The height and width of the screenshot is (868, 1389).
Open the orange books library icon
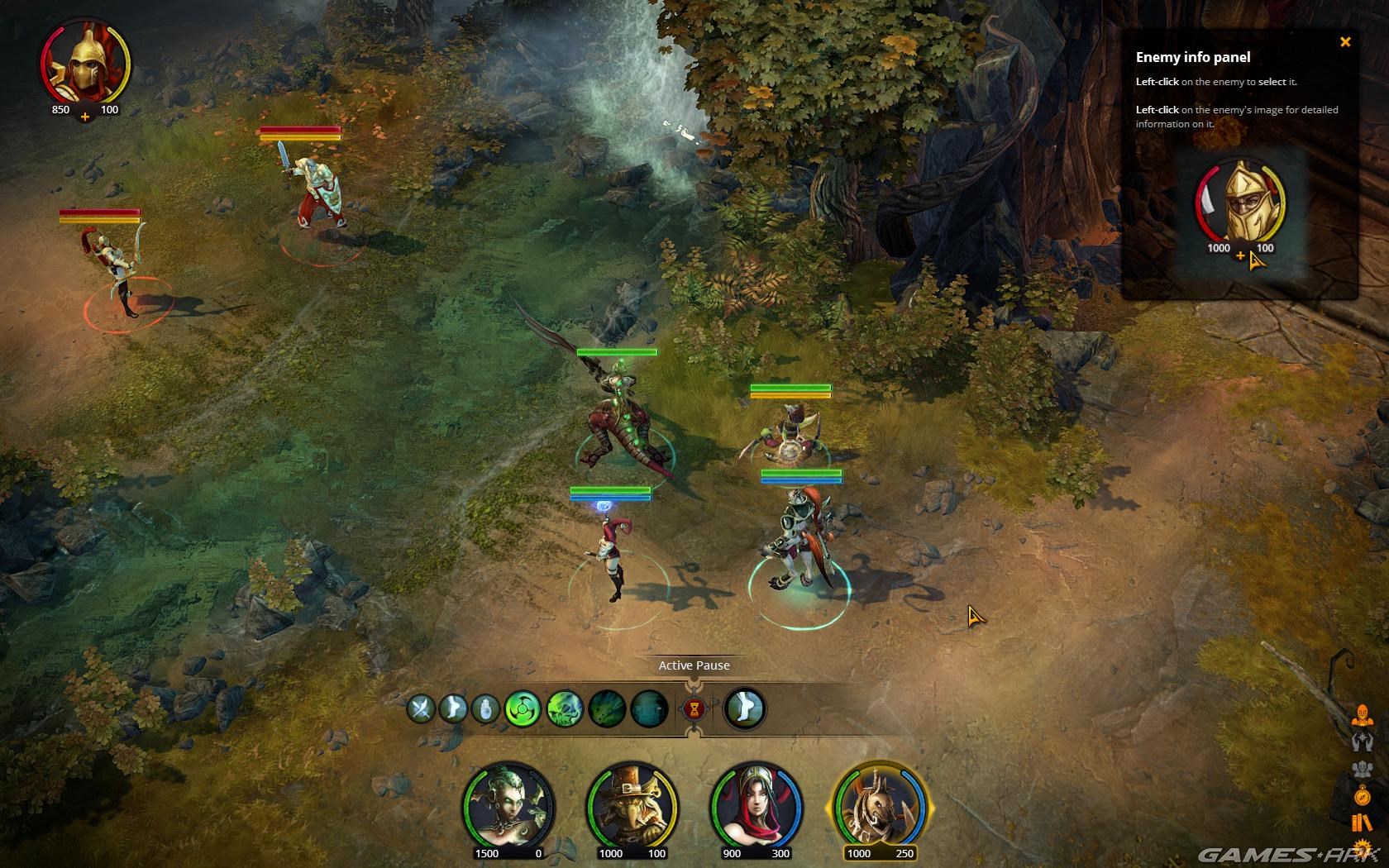[x=1361, y=823]
